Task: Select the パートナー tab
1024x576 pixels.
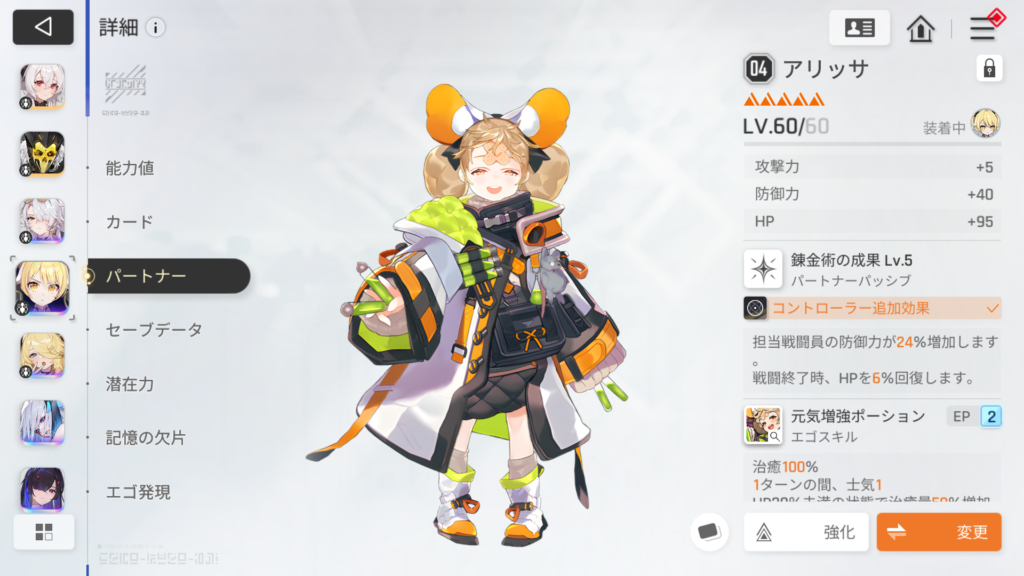Action: 145,276
